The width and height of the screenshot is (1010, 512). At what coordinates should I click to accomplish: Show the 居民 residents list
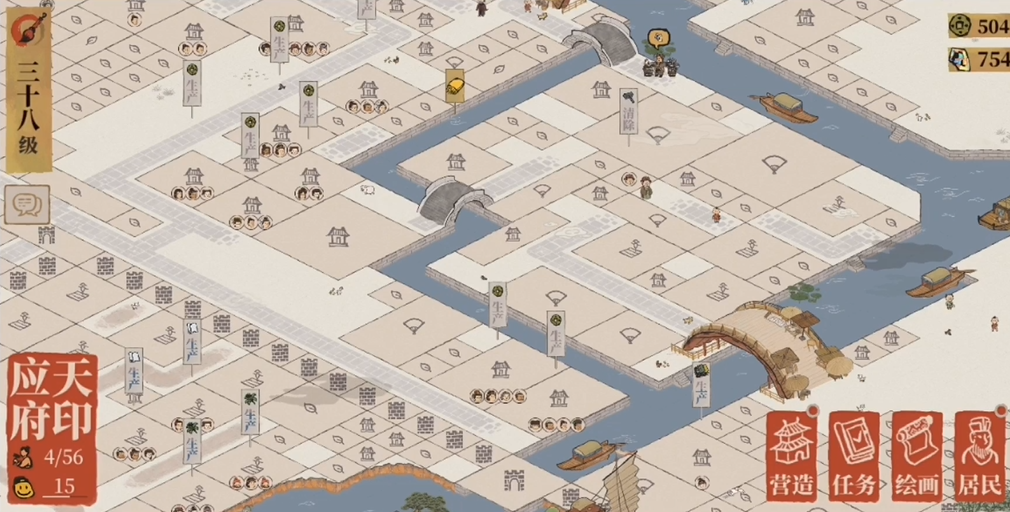(x=979, y=456)
